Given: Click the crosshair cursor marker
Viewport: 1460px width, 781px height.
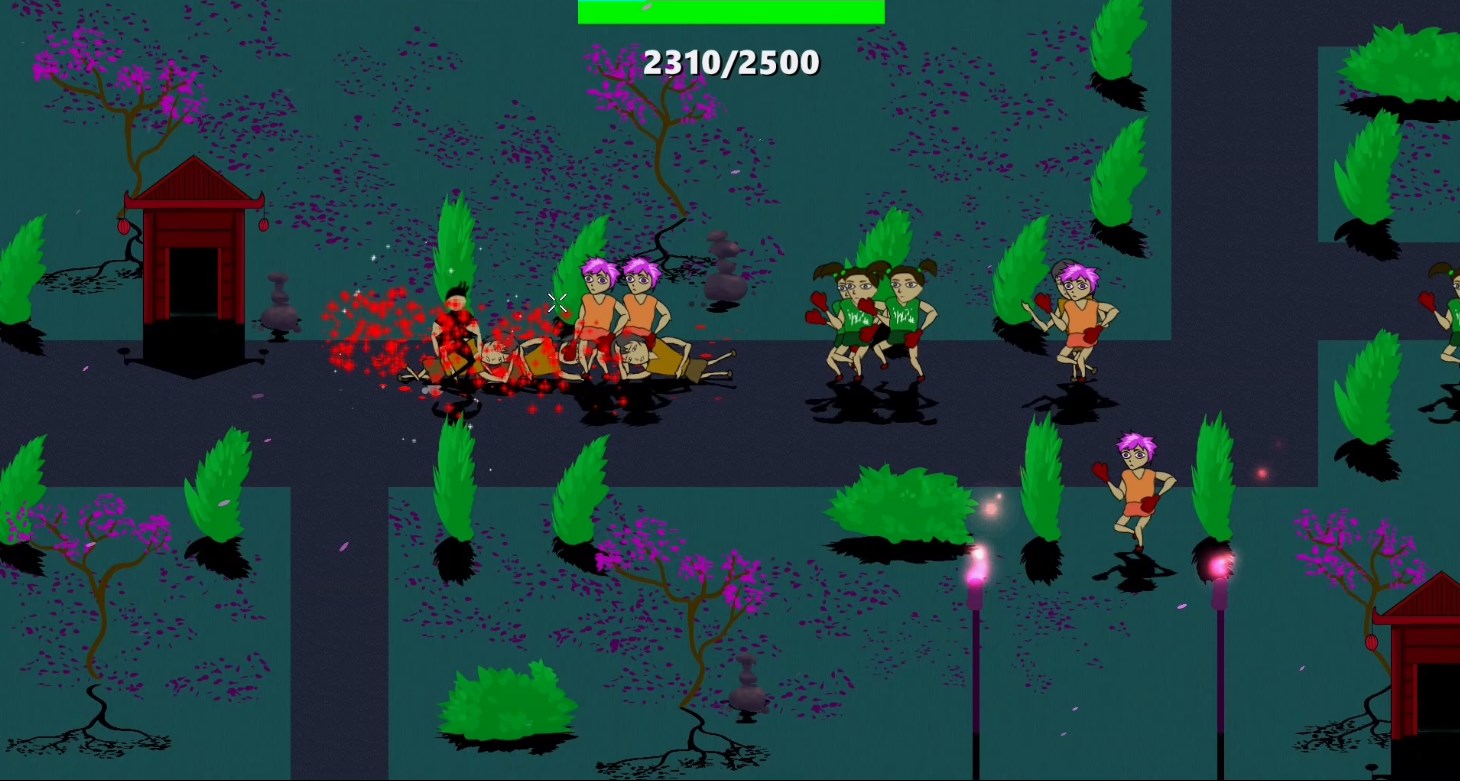Looking at the screenshot, I should [x=558, y=302].
